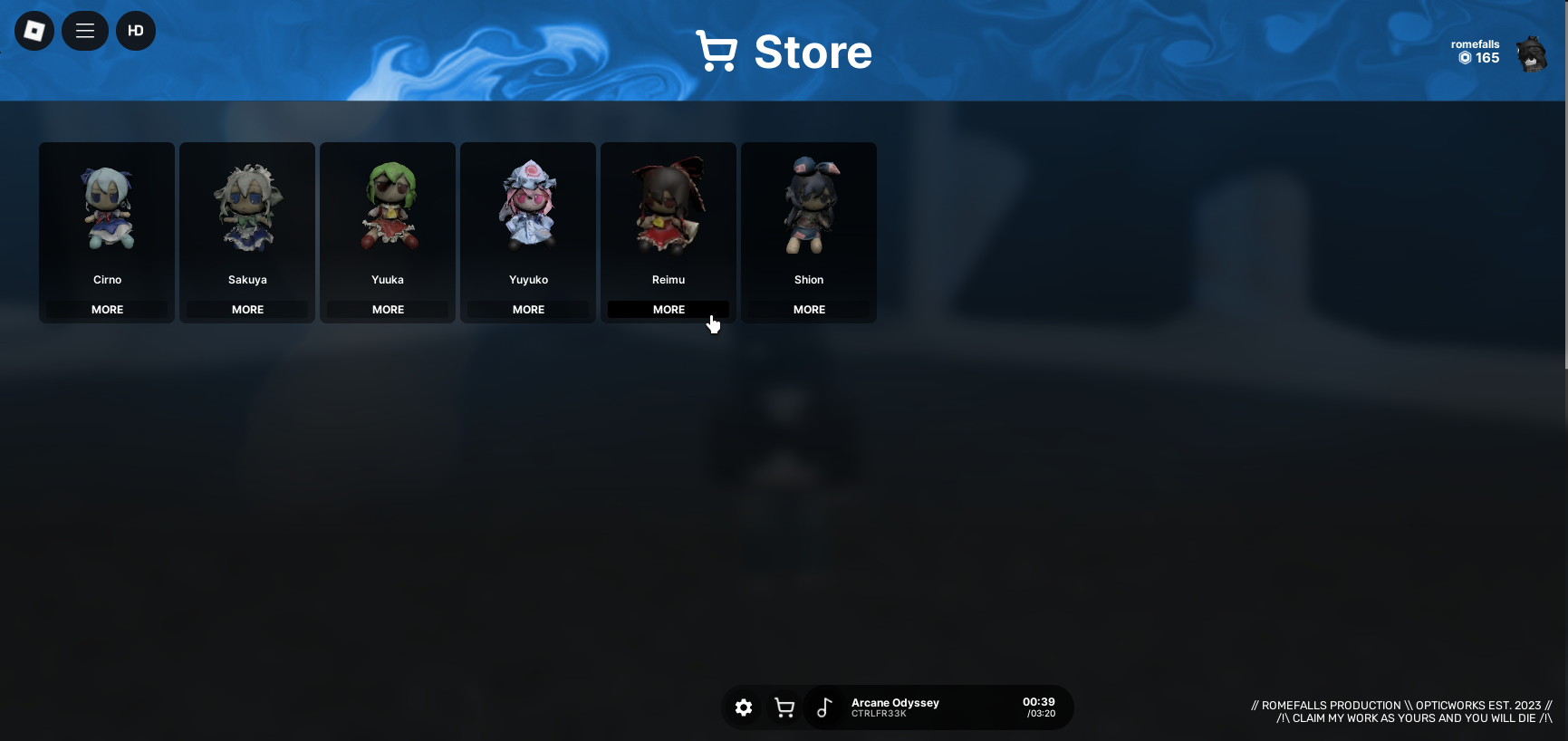Click MORE under the Yuuka plush
This screenshot has width=1568, height=741.
tap(387, 309)
